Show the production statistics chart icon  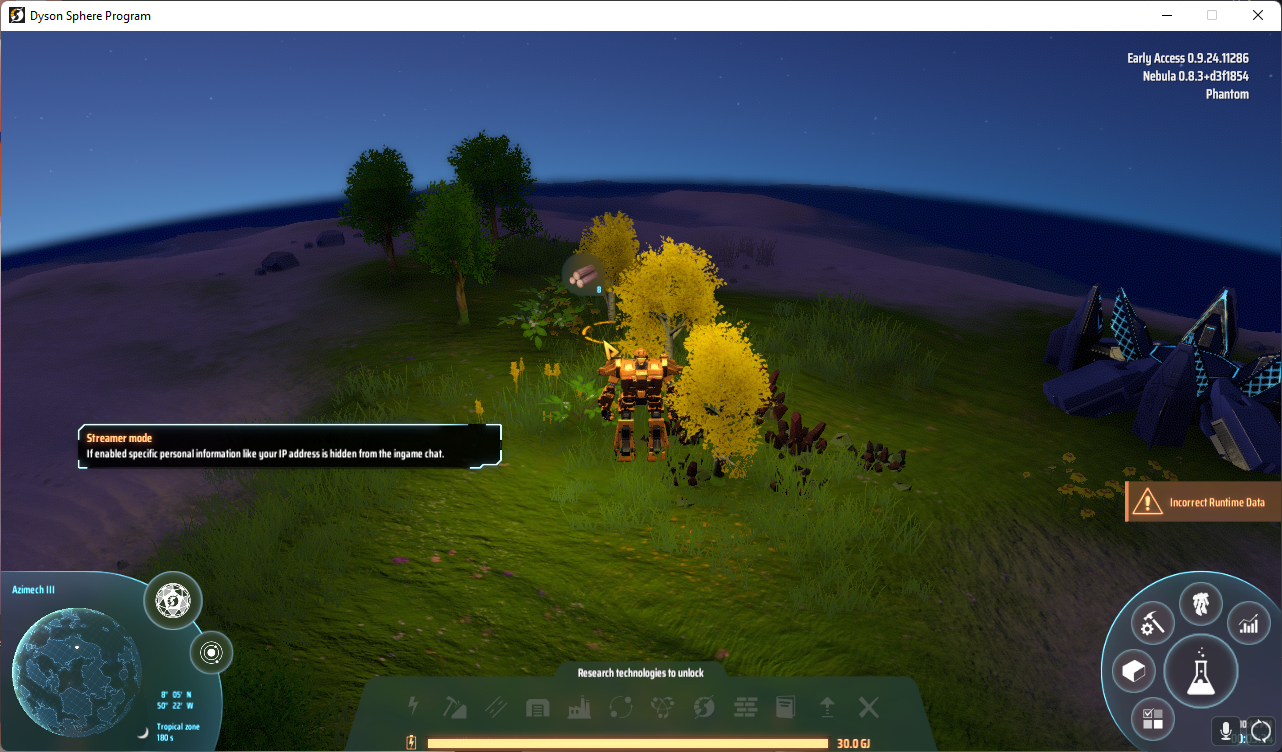(x=1248, y=624)
